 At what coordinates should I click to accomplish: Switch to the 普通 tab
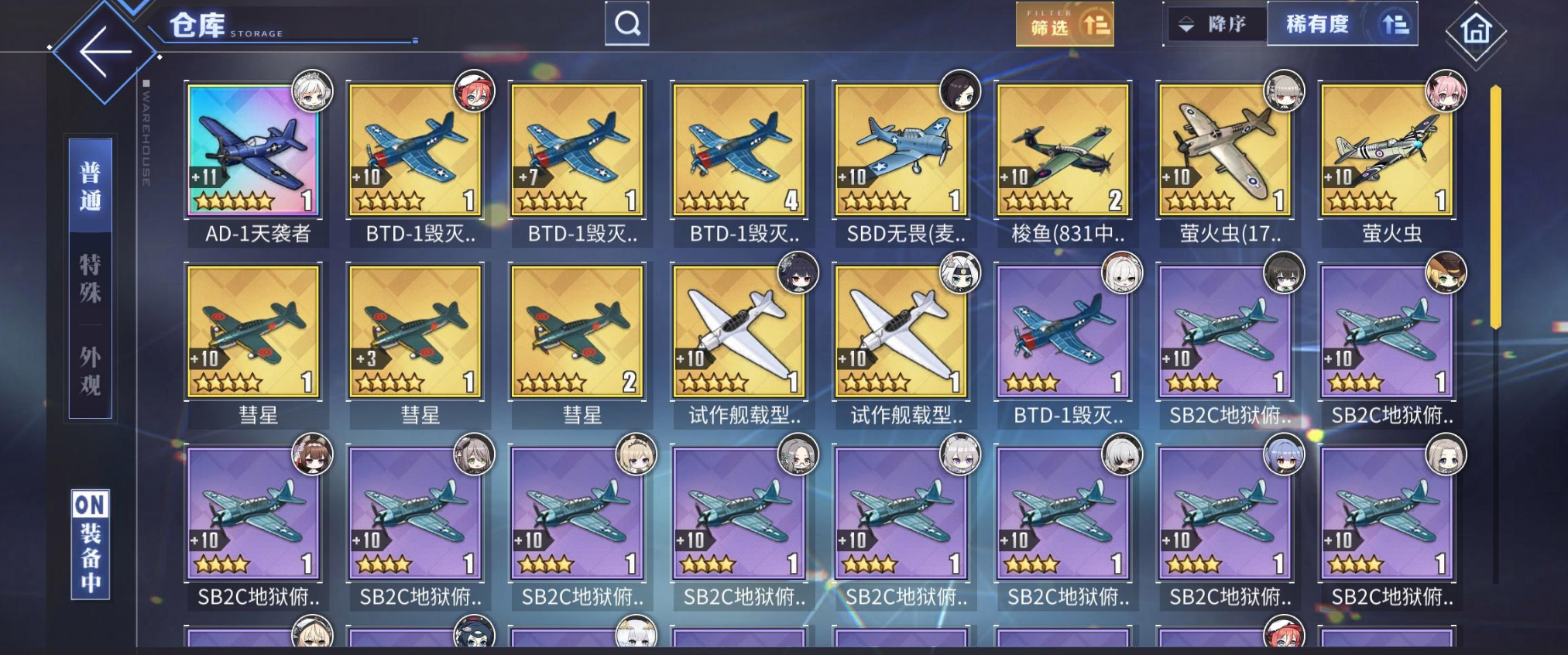pyautogui.click(x=91, y=186)
